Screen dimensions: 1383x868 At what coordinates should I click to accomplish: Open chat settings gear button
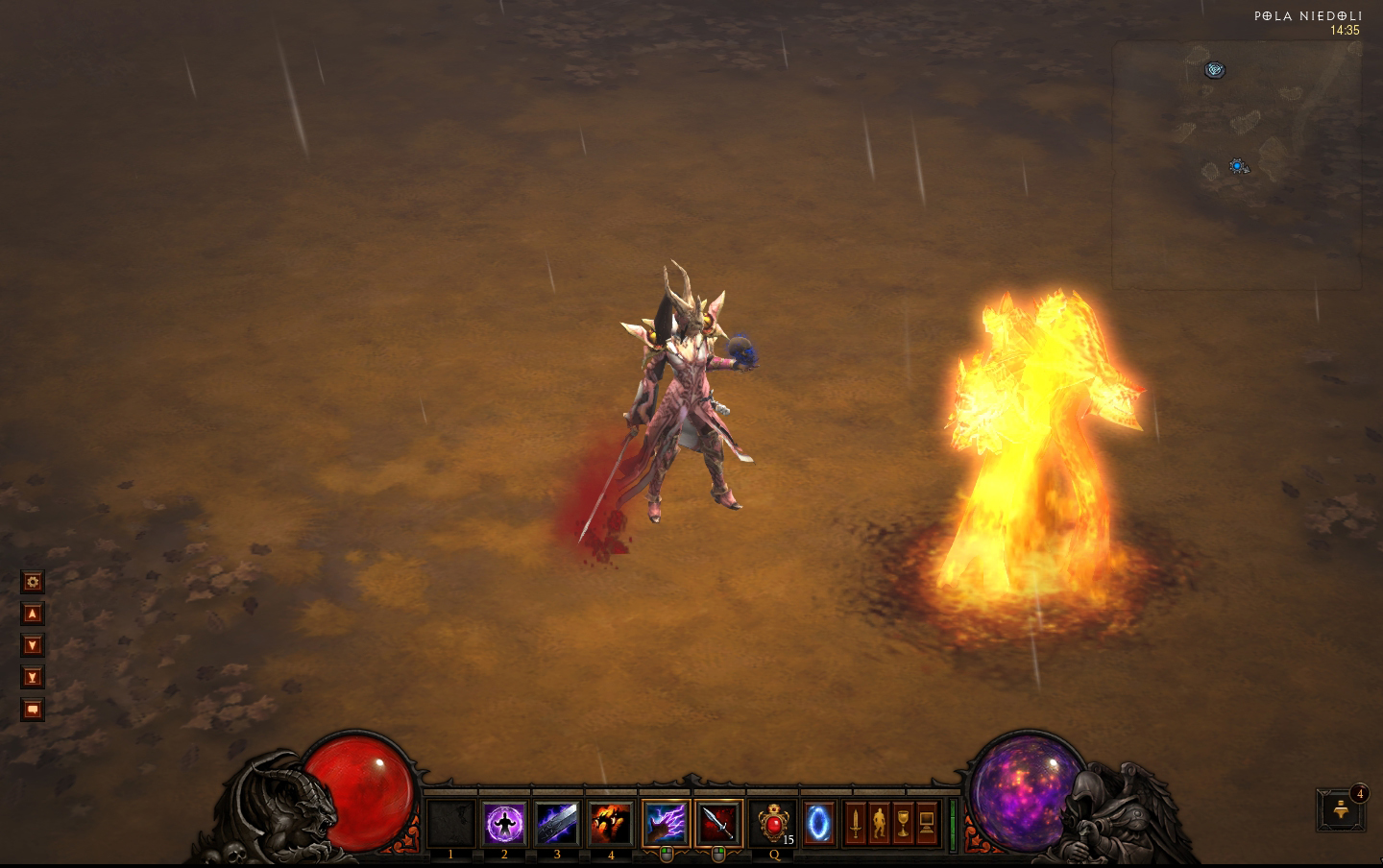click(33, 582)
